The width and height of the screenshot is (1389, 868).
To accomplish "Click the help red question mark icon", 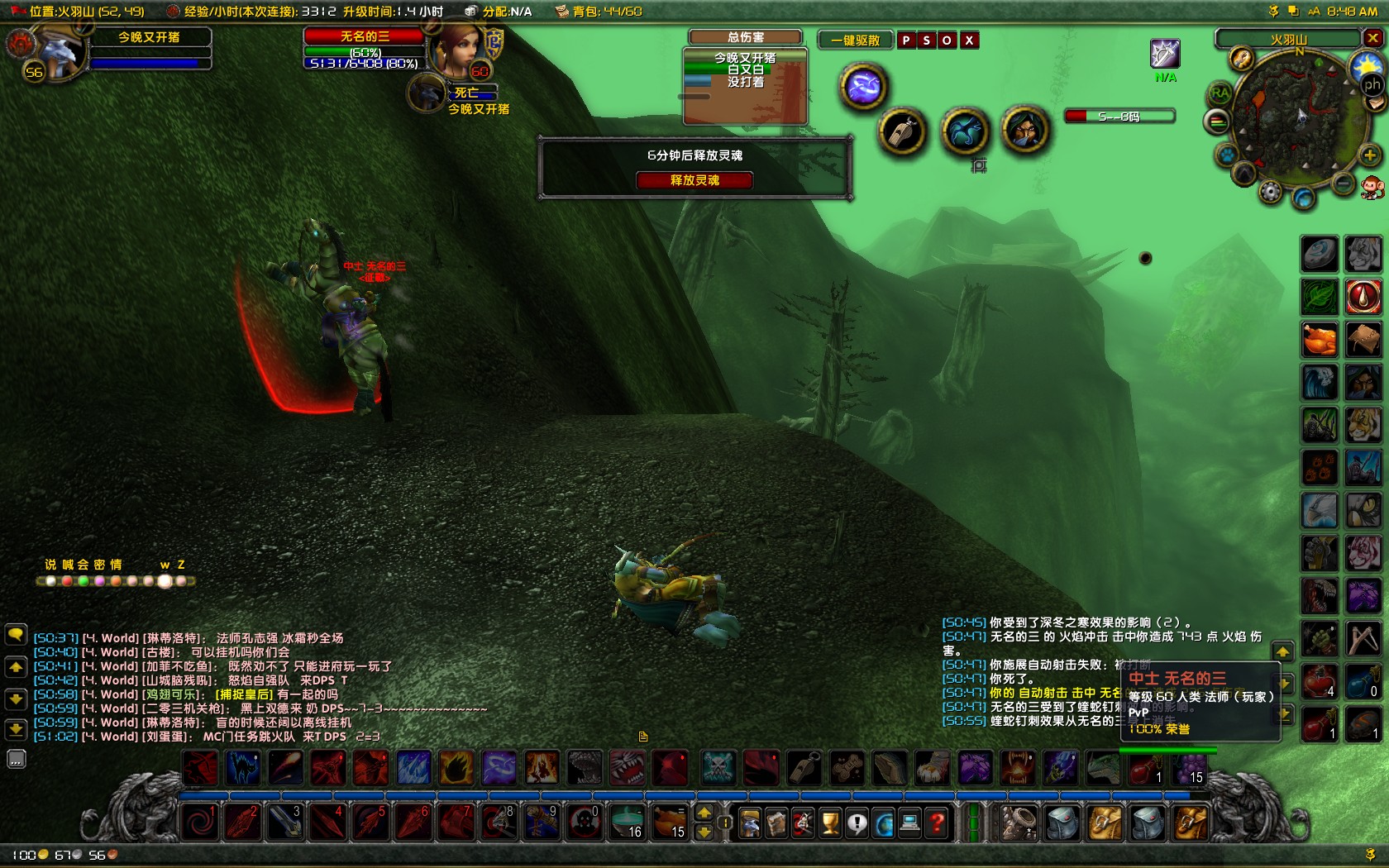I will [x=936, y=824].
